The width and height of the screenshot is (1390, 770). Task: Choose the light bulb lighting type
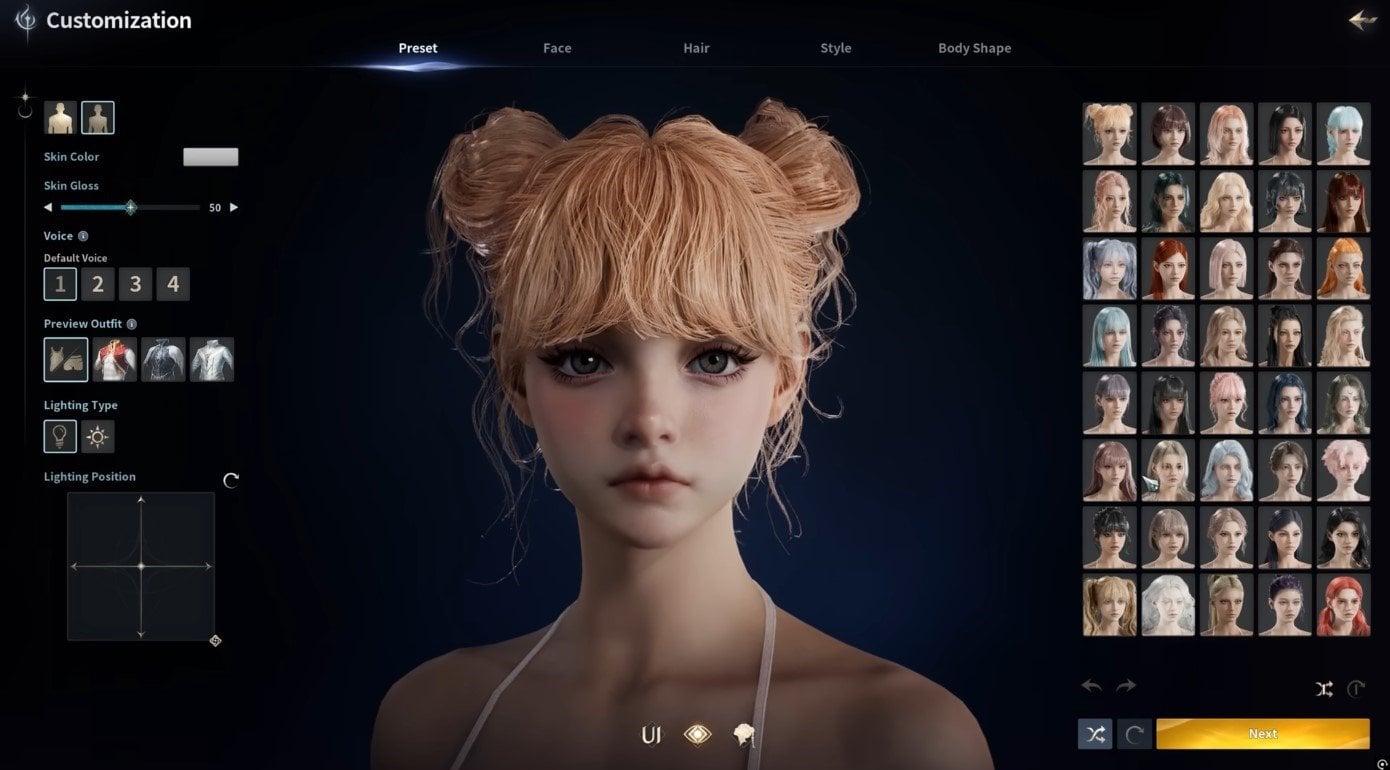(60, 437)
